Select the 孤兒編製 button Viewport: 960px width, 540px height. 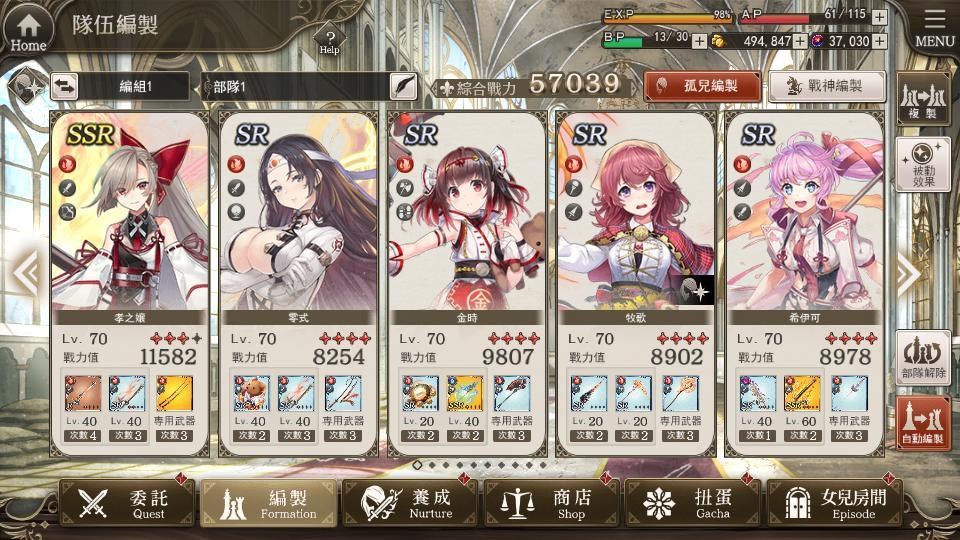(701, 86)
